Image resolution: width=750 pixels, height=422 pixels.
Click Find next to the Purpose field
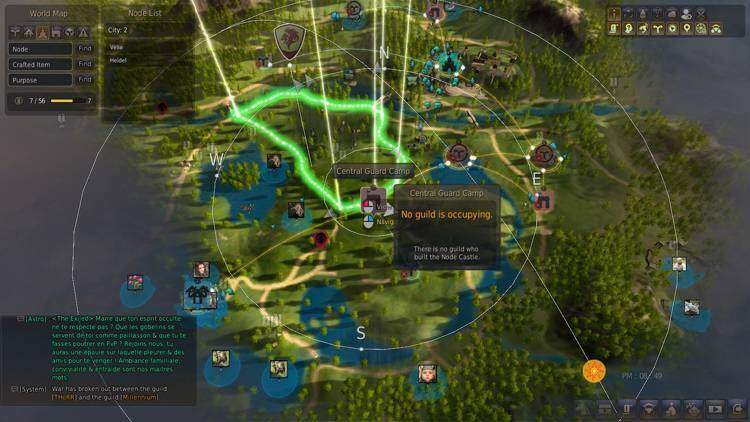point(85,79)
